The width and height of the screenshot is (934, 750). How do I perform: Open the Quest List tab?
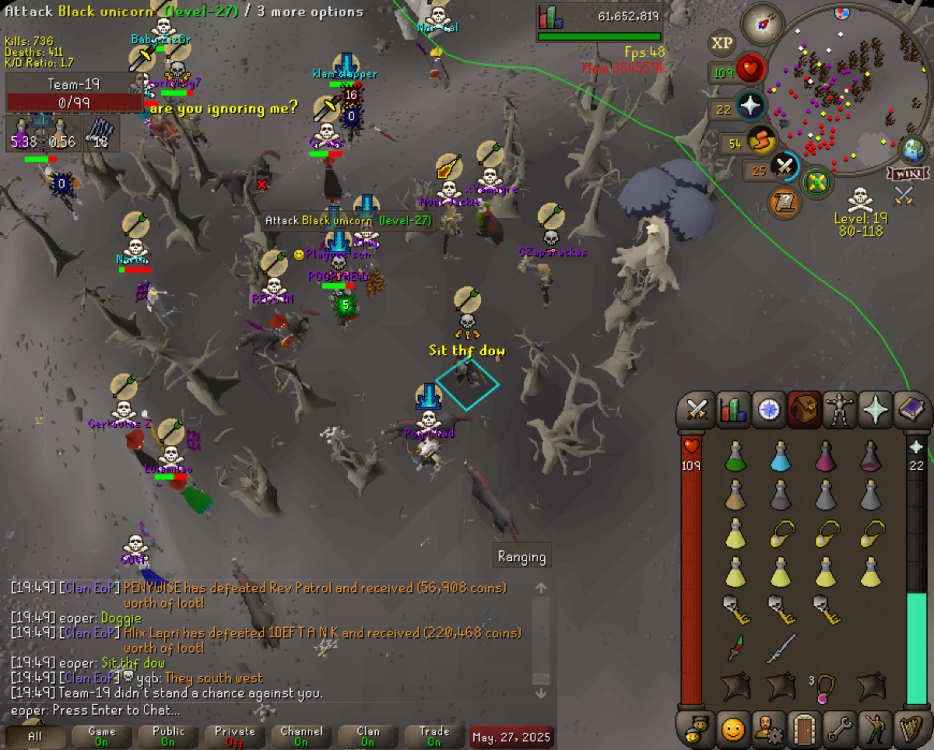tap(769, 409)
